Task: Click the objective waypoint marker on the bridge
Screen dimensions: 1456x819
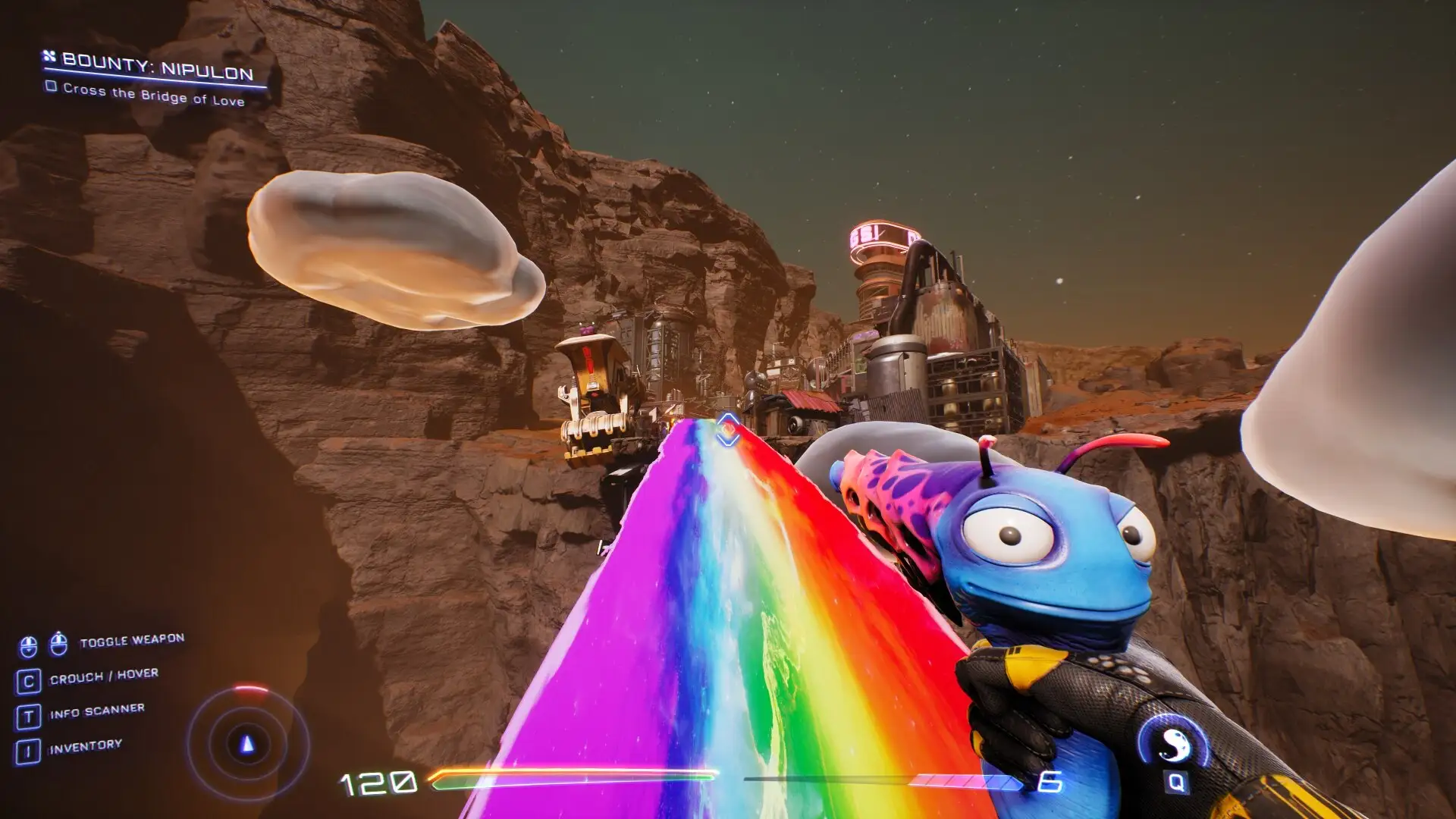Action: (x=728, y=430)
